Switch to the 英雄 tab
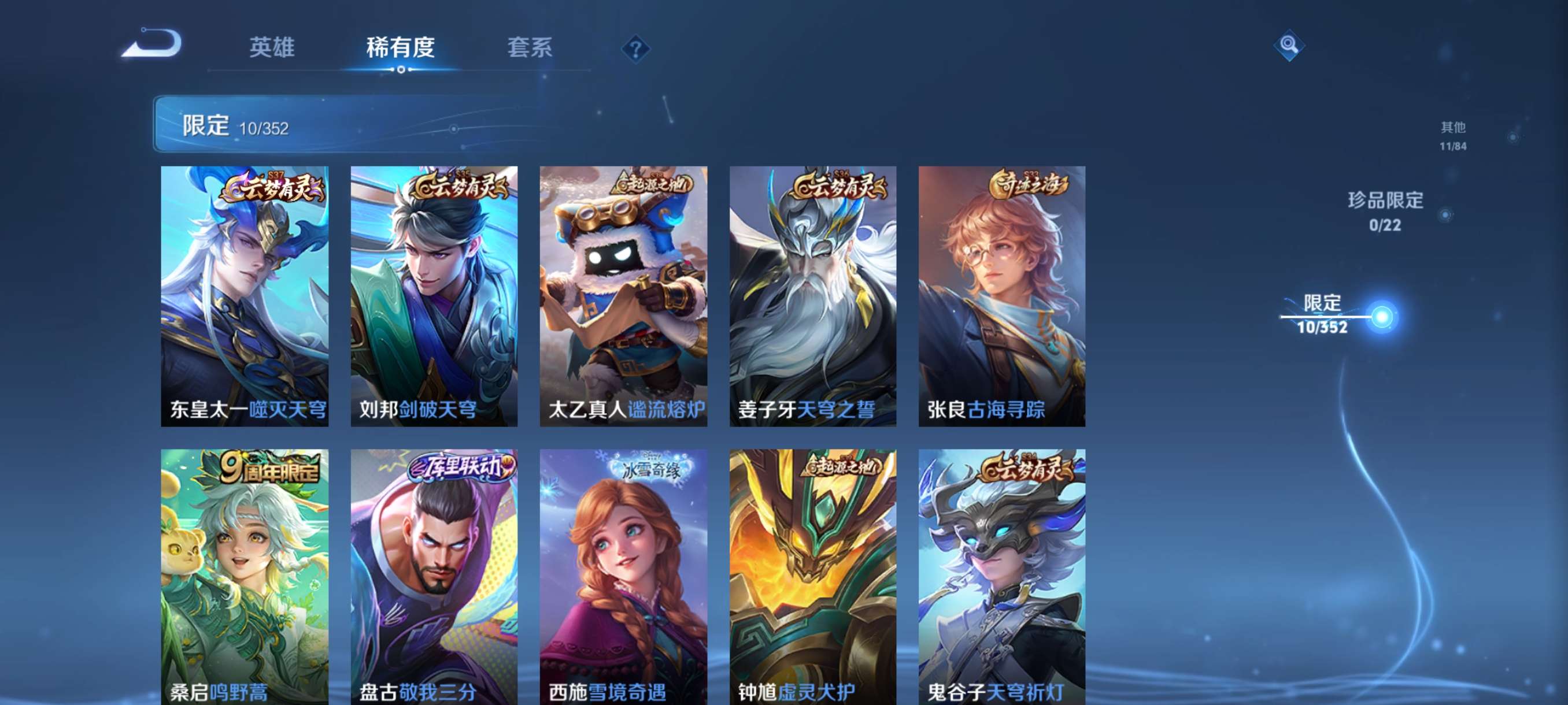 272,49
